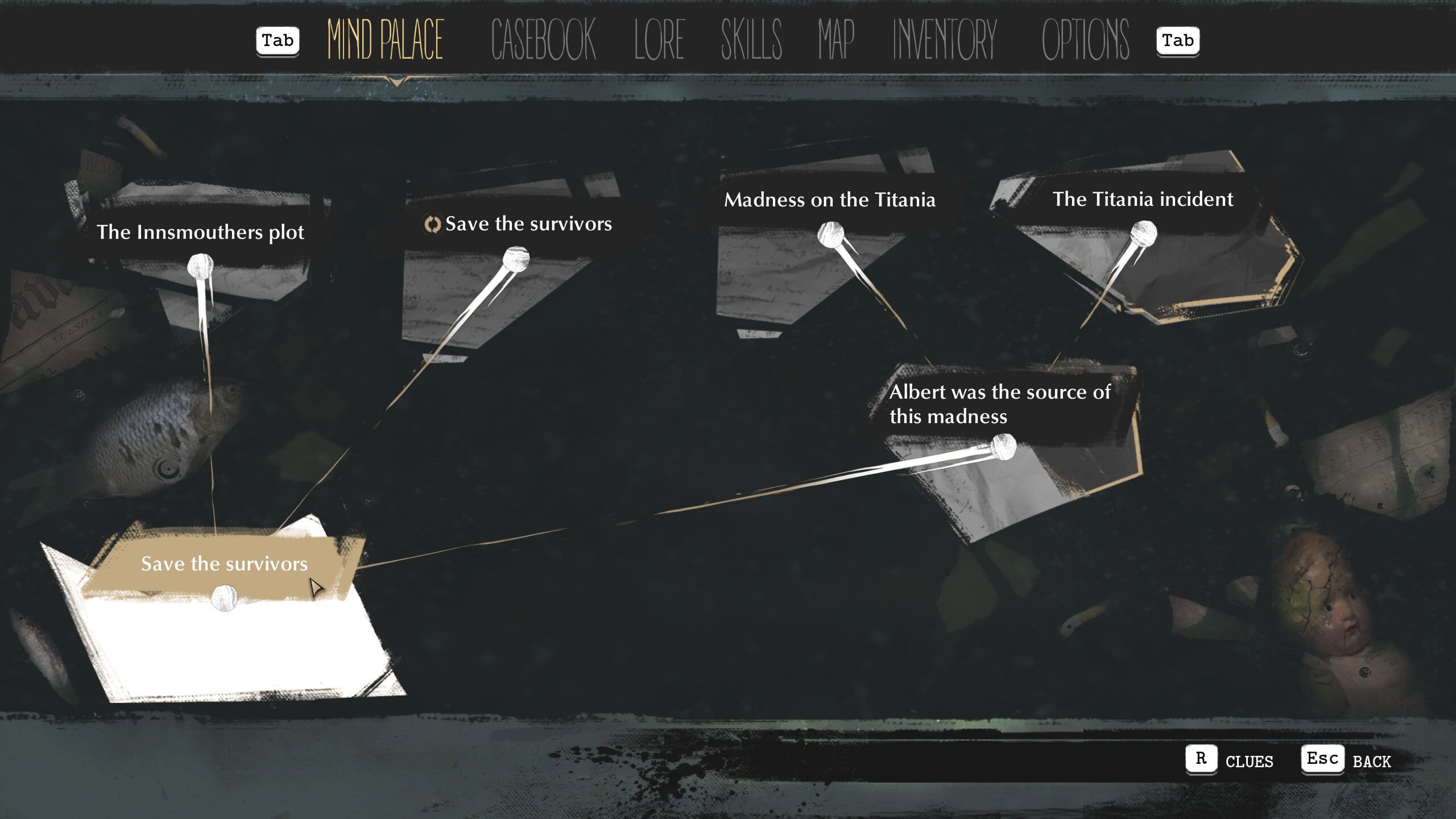Image resolution: width=1456 pixels, height=819 pixels.
Task: Switch to the Options tab
Action: coord(1085,40)
